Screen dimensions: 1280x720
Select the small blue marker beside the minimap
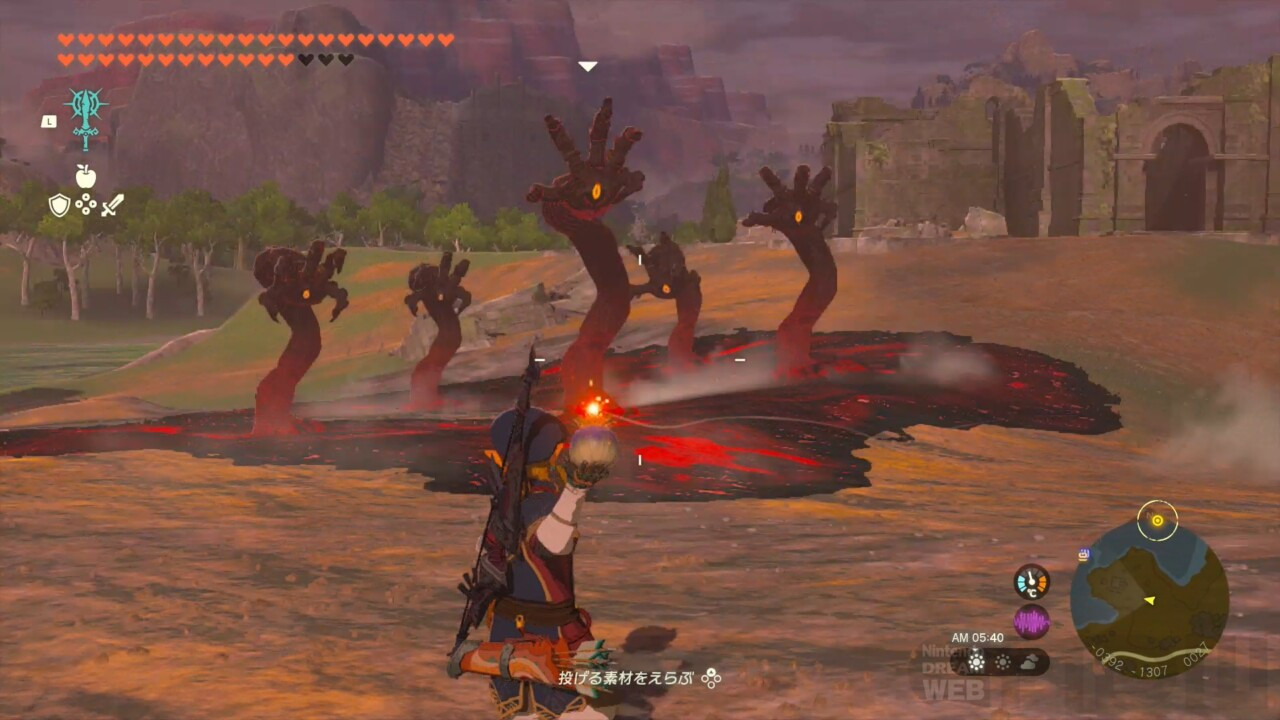(x=1083, y=554)
